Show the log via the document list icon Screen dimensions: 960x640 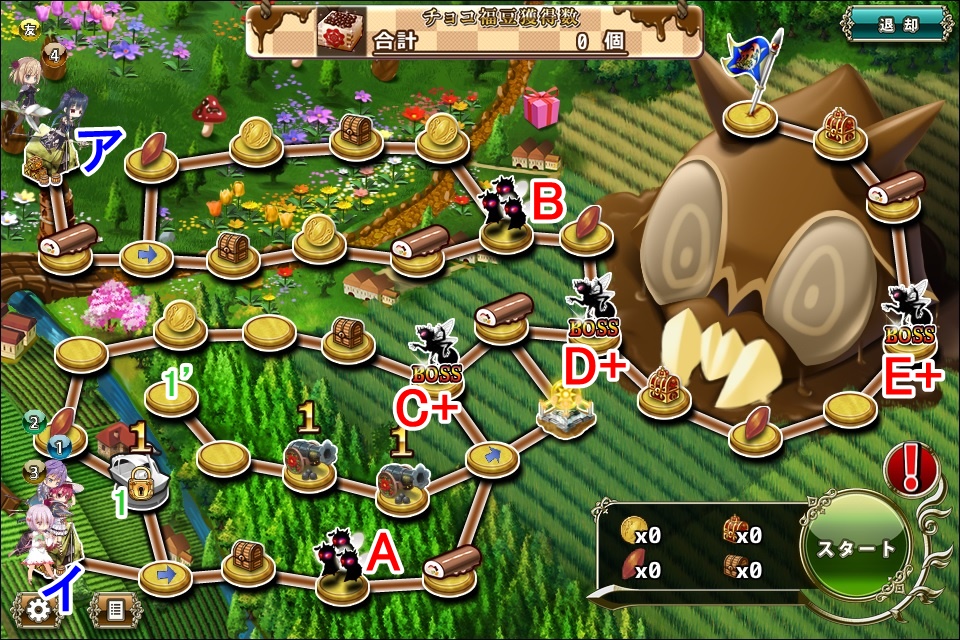tap(113, 608)
